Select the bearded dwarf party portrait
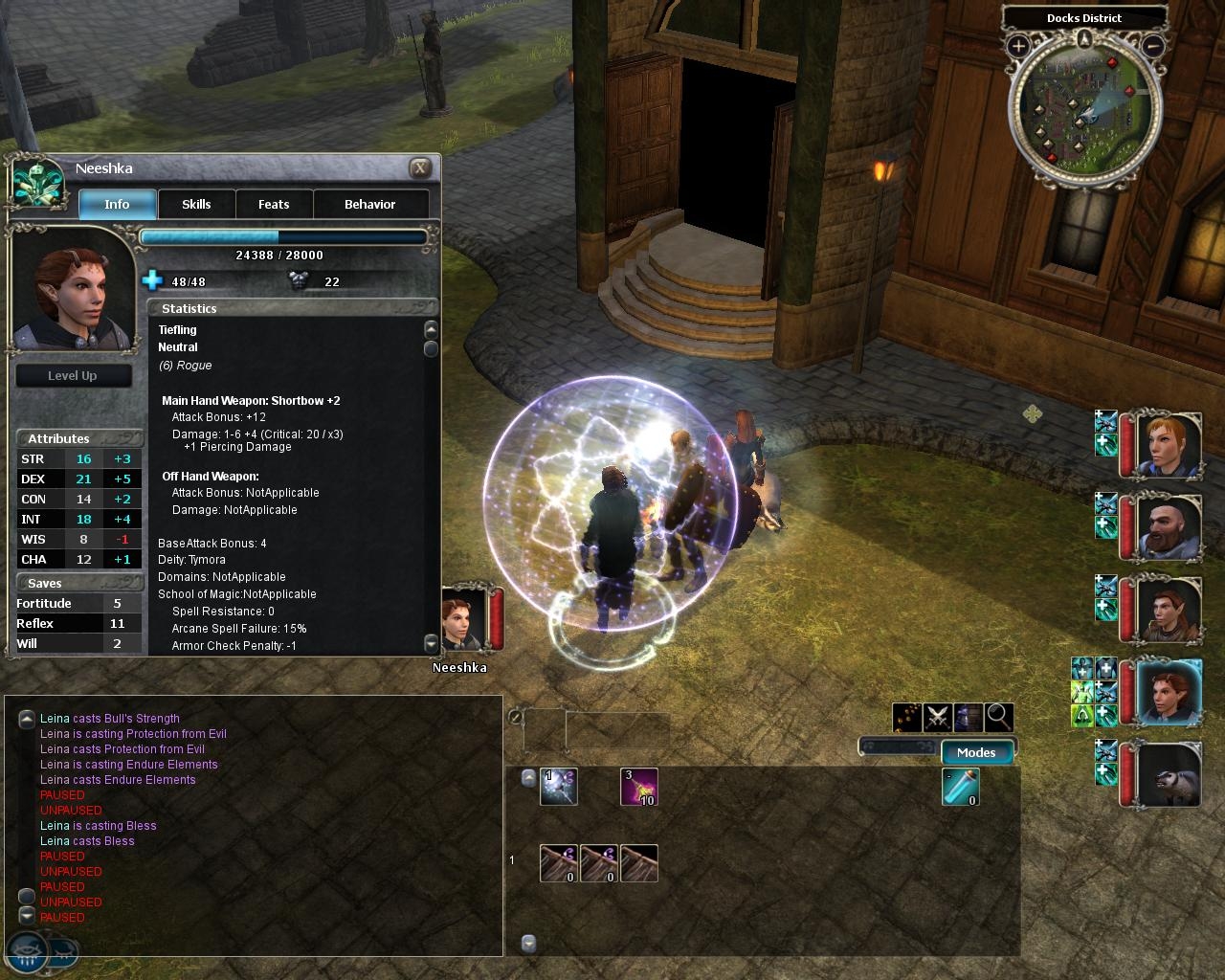The height and width of the screenshot is (980, 1225). (x=1167, y=527)
